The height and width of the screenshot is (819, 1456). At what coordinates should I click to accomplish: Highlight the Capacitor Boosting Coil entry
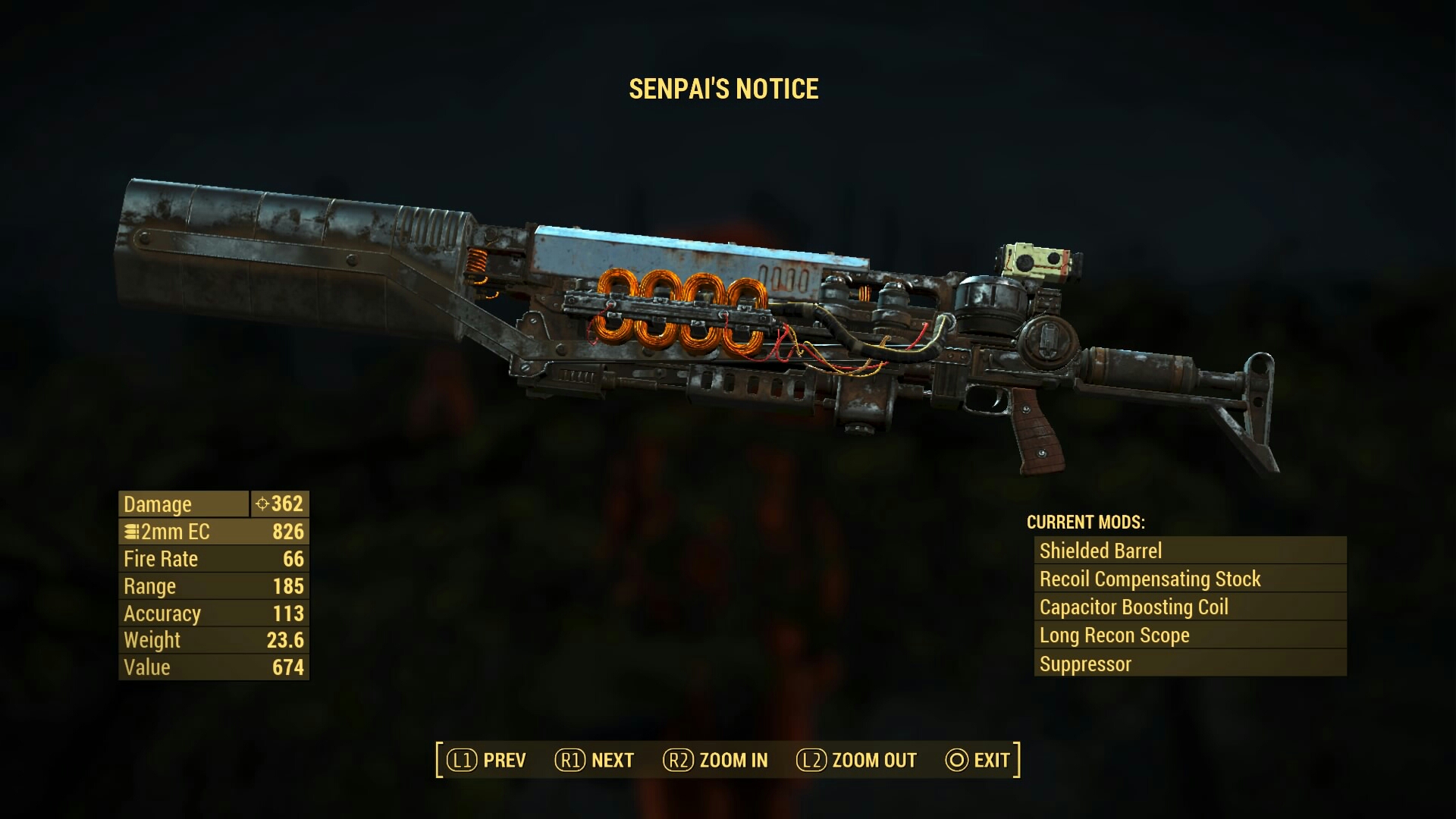[x=1189, y=607]
